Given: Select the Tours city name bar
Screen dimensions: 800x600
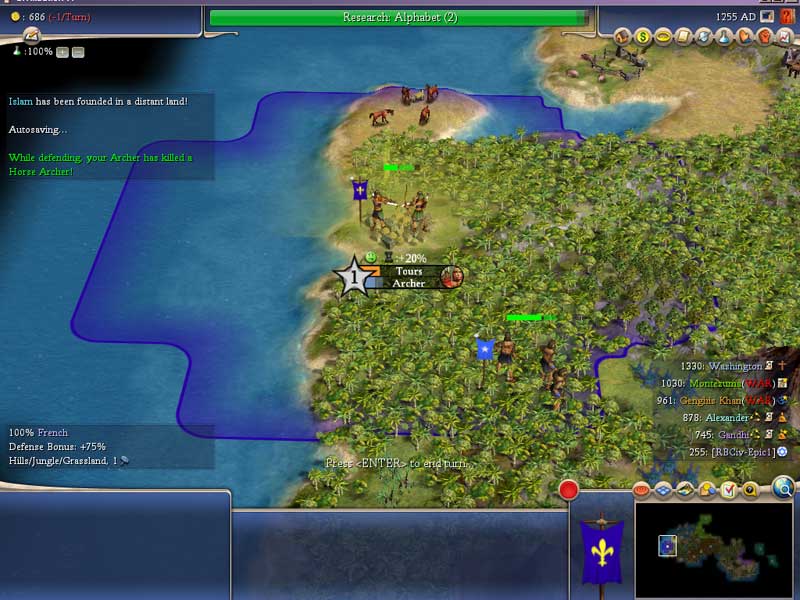Looking at the screenshot, I should (408, 277).
